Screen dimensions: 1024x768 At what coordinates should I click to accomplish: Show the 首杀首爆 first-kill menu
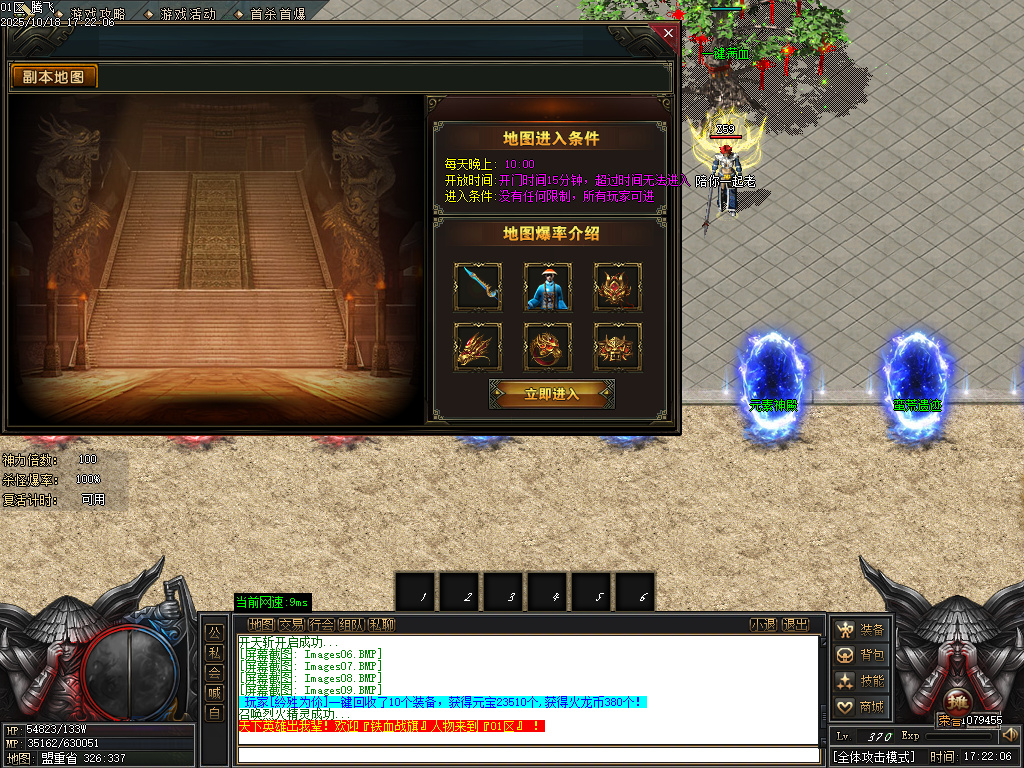click(276, 15)
